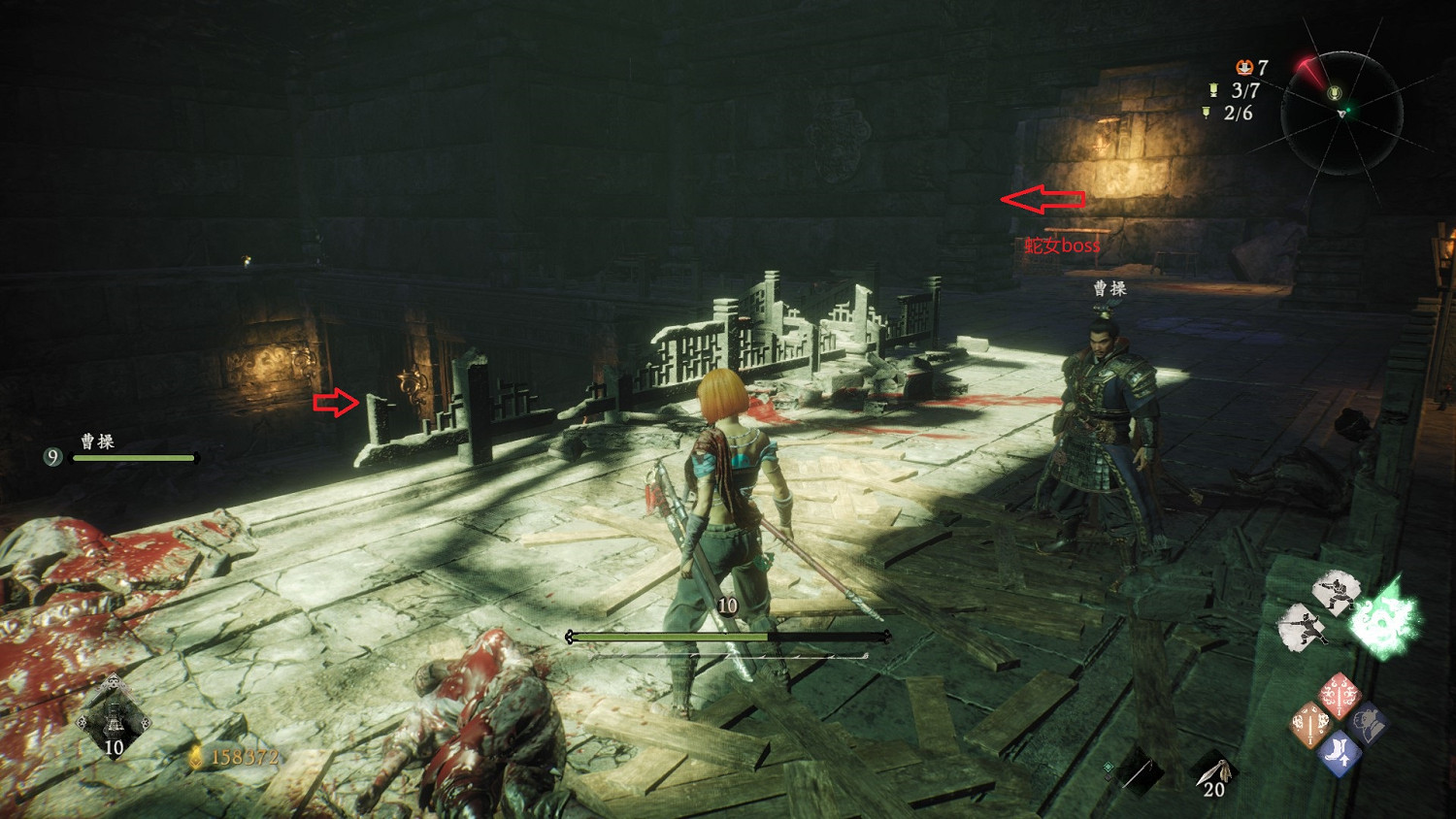Click the circular minimap compass
The image size is (1456, 819).
click(1341, 114)
